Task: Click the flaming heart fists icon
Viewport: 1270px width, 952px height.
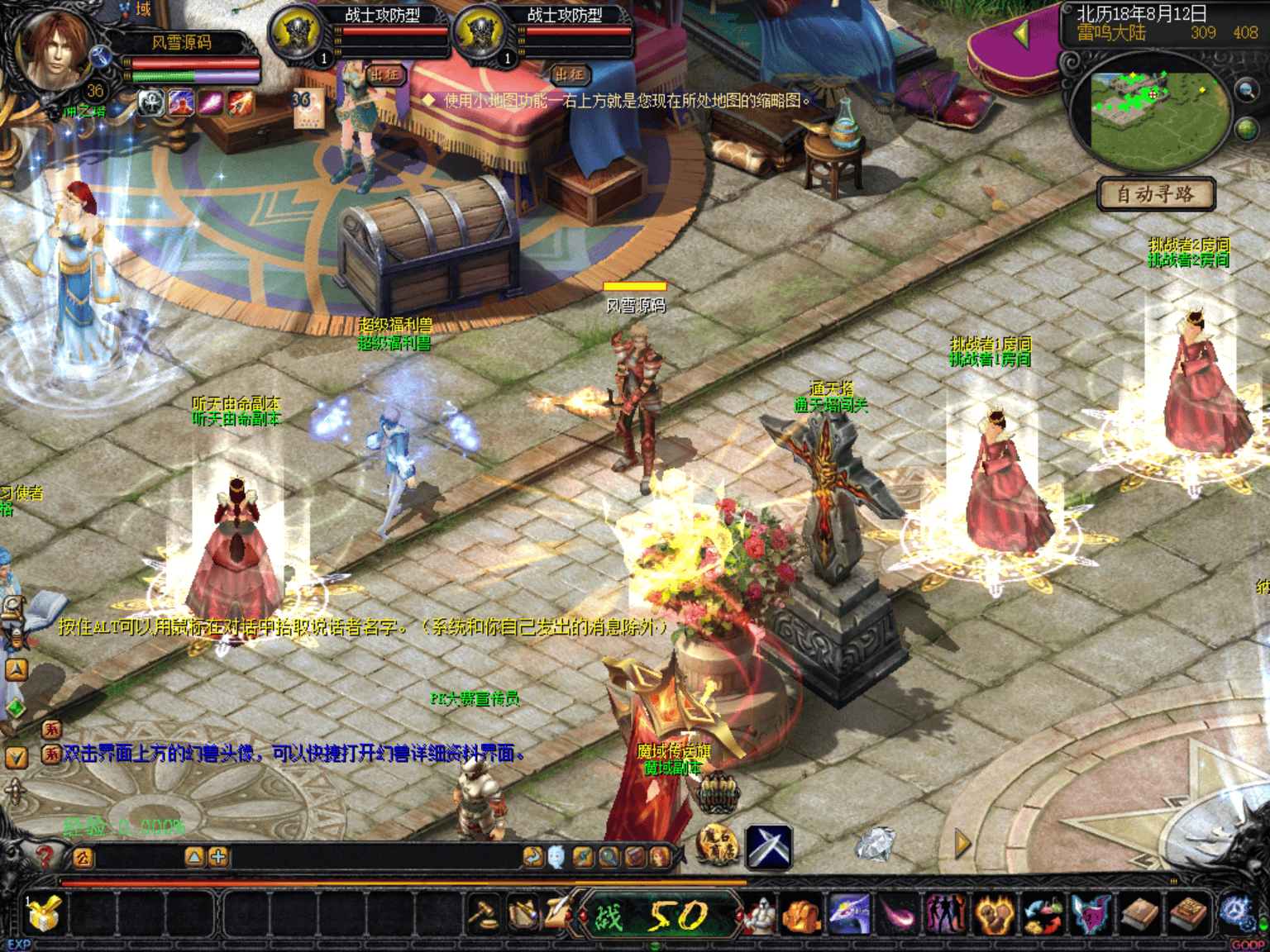Action: point(995,915)
